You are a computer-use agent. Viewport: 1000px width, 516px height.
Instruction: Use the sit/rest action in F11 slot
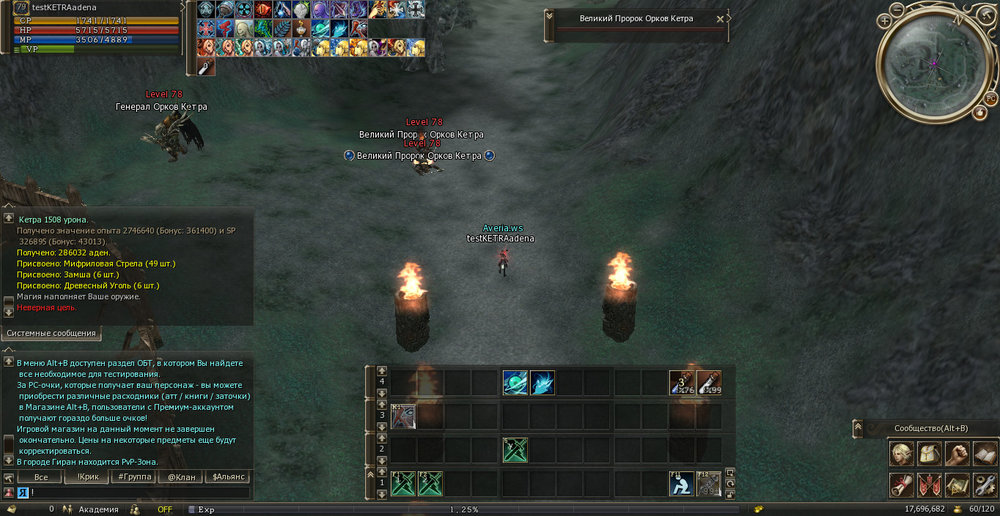tap(682, 483)
